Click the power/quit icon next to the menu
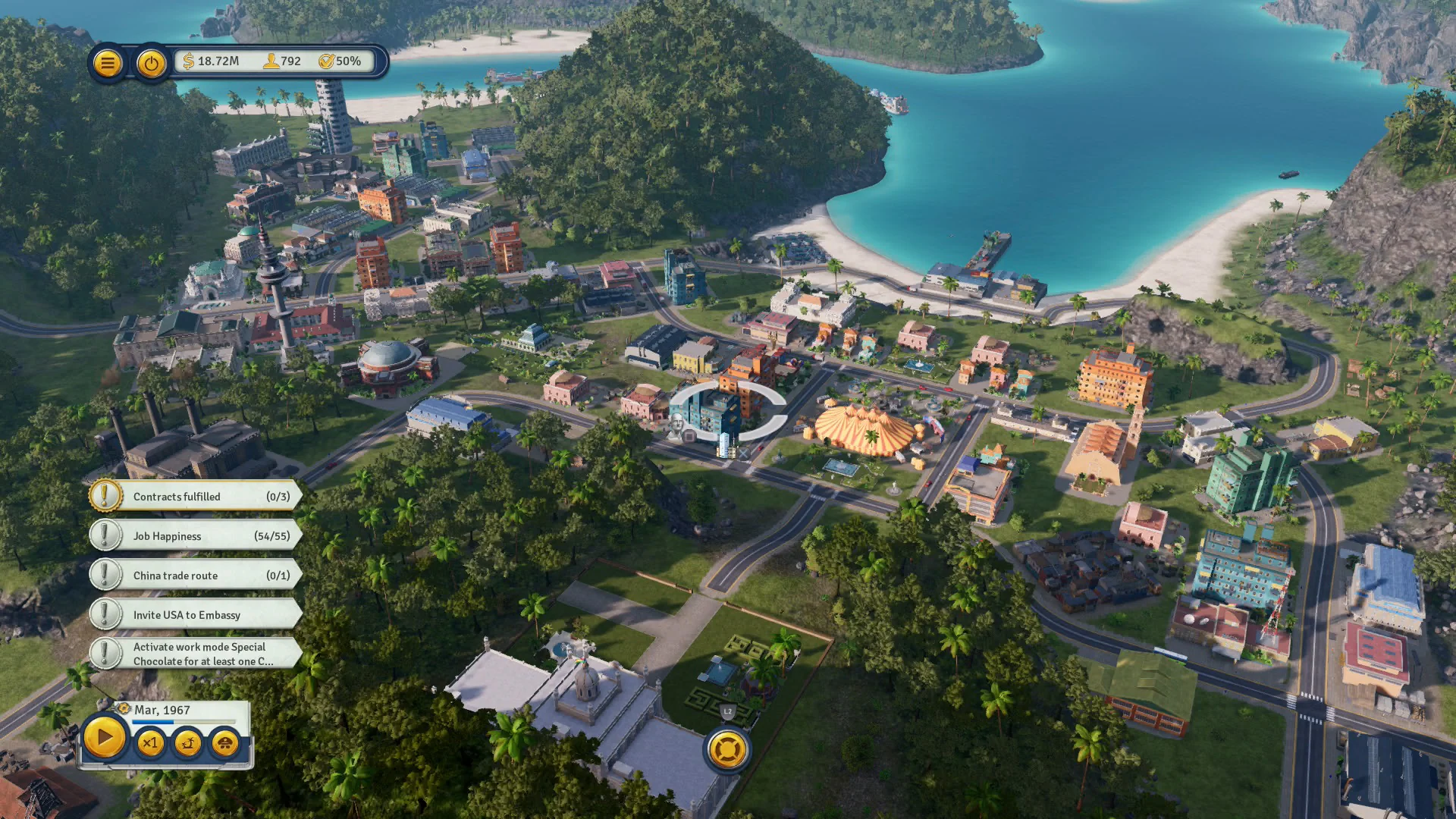 pyautogui.click(x=151, y=63)
